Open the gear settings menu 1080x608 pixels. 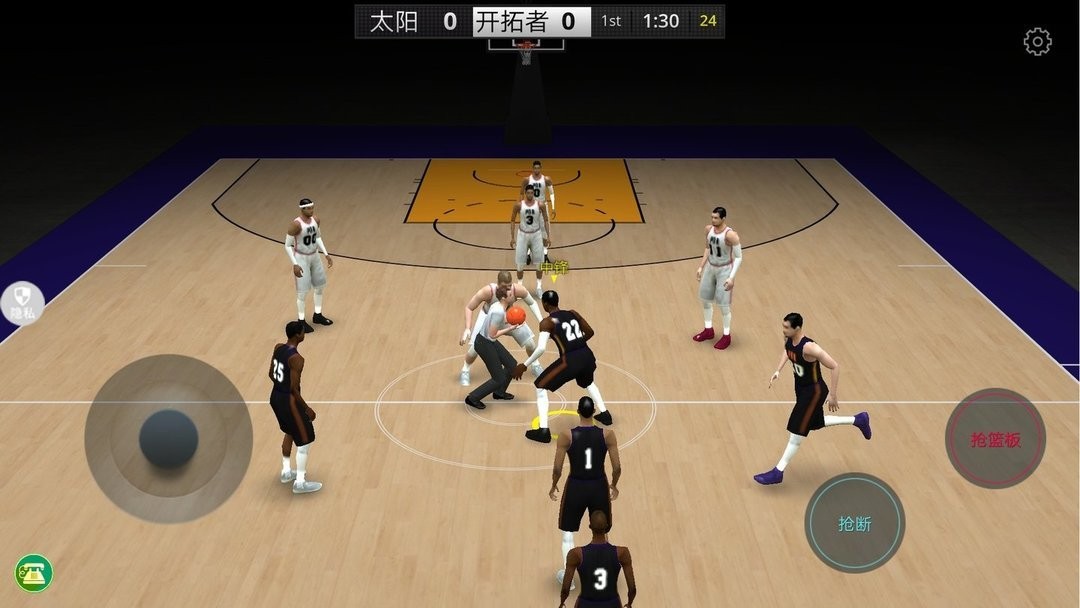(x=1037, y=42)
